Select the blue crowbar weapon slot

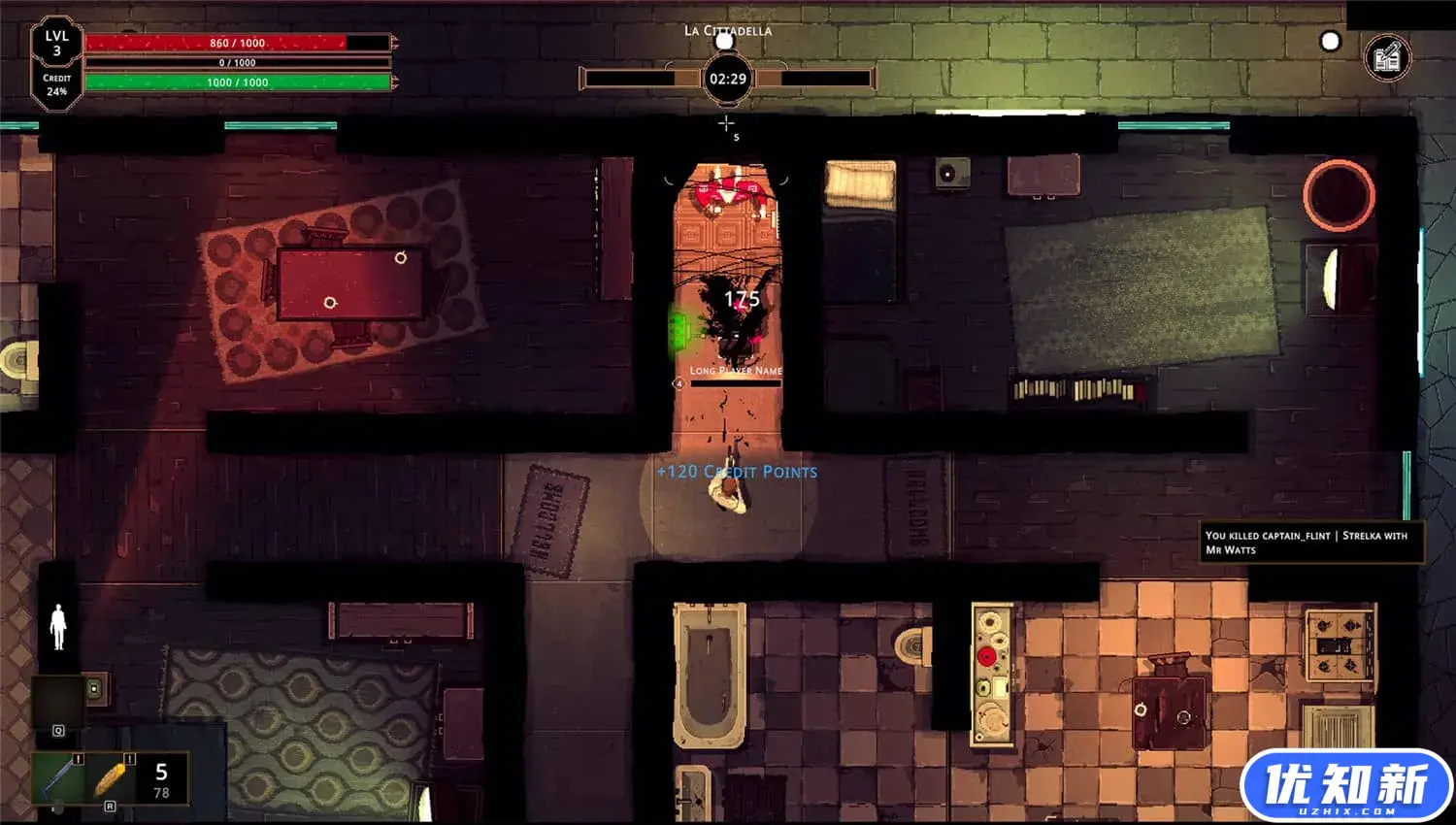click(59, 778)
